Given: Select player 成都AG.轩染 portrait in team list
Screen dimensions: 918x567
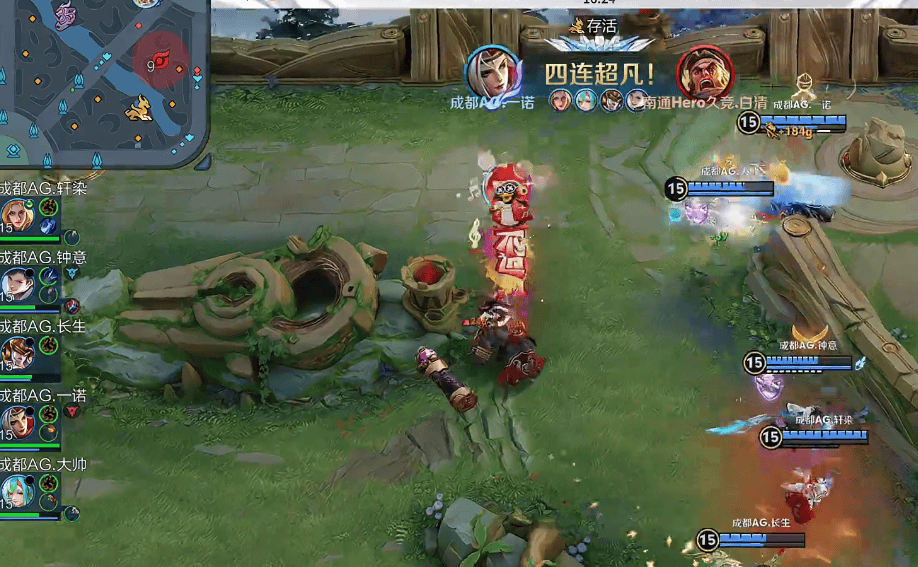Looking at the screenshot, I should [17, 215].
